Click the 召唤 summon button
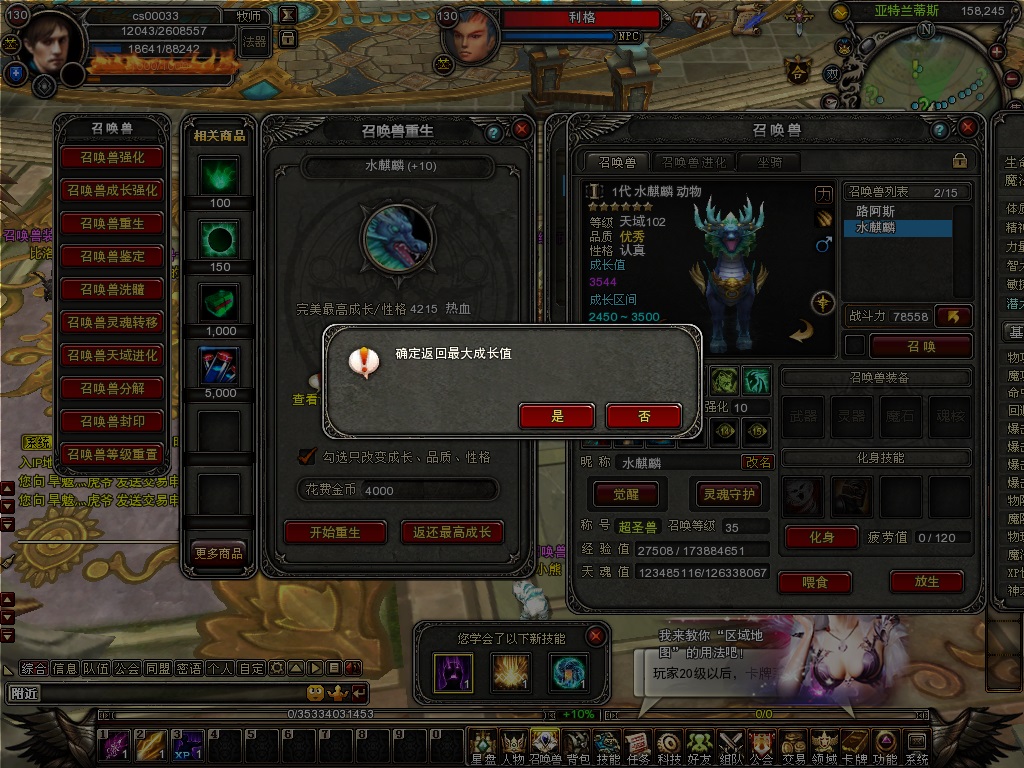The image size is (1024, 768). [x=920, y=346]
